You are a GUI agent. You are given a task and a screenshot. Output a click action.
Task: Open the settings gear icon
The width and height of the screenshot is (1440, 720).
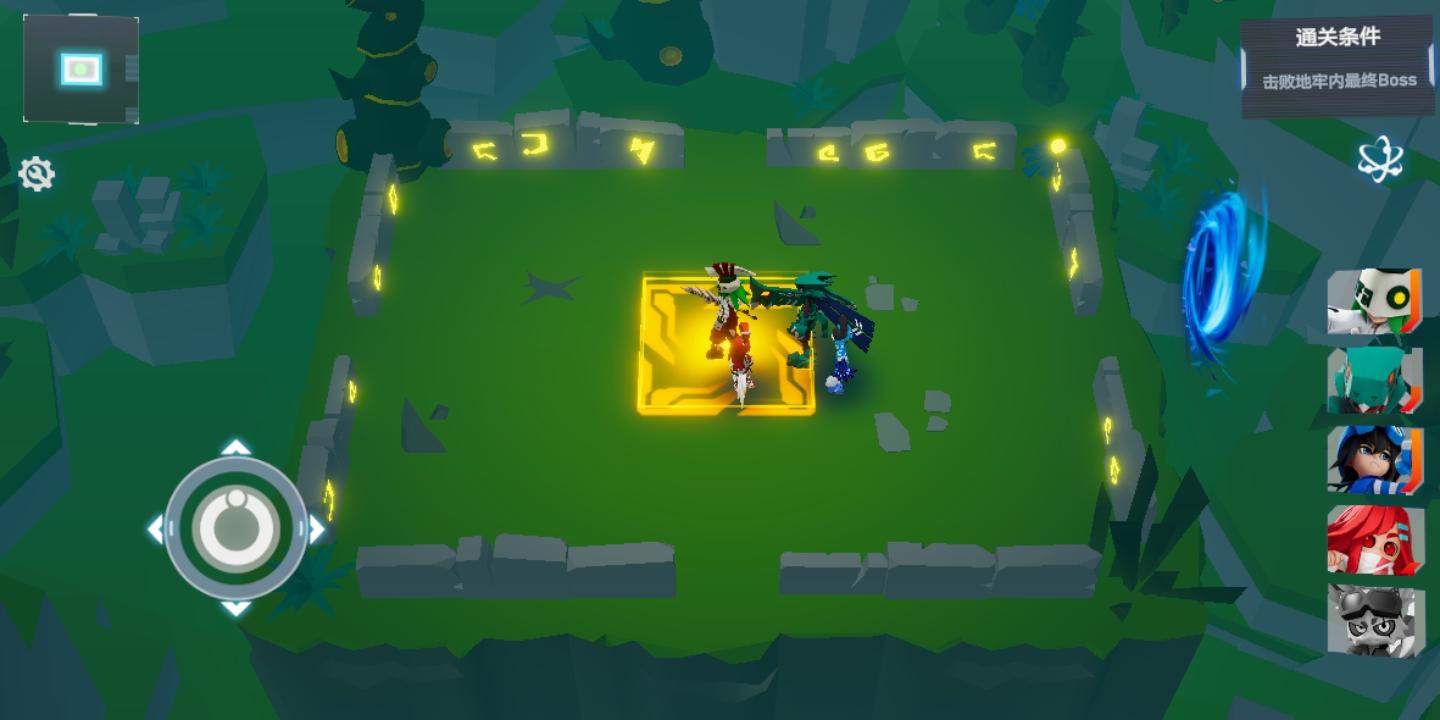(x=37, y=174)
